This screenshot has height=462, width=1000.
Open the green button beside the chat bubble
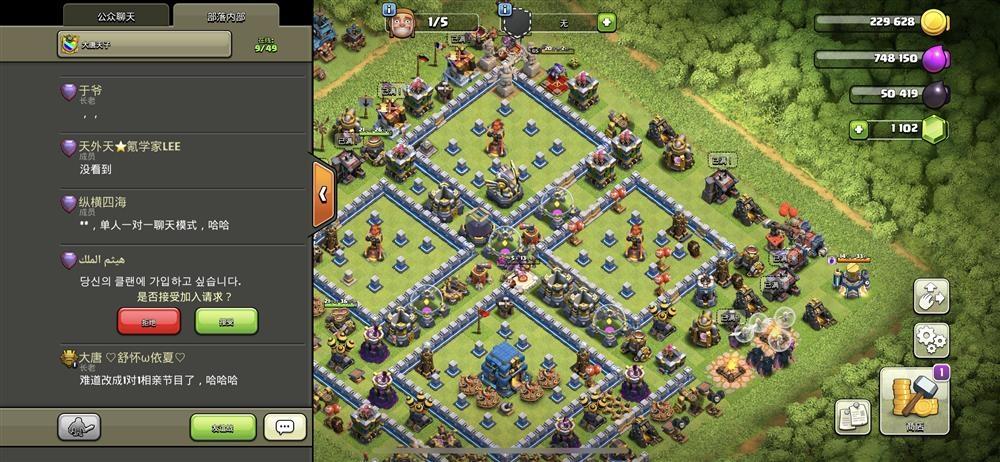tap(222, 427)
